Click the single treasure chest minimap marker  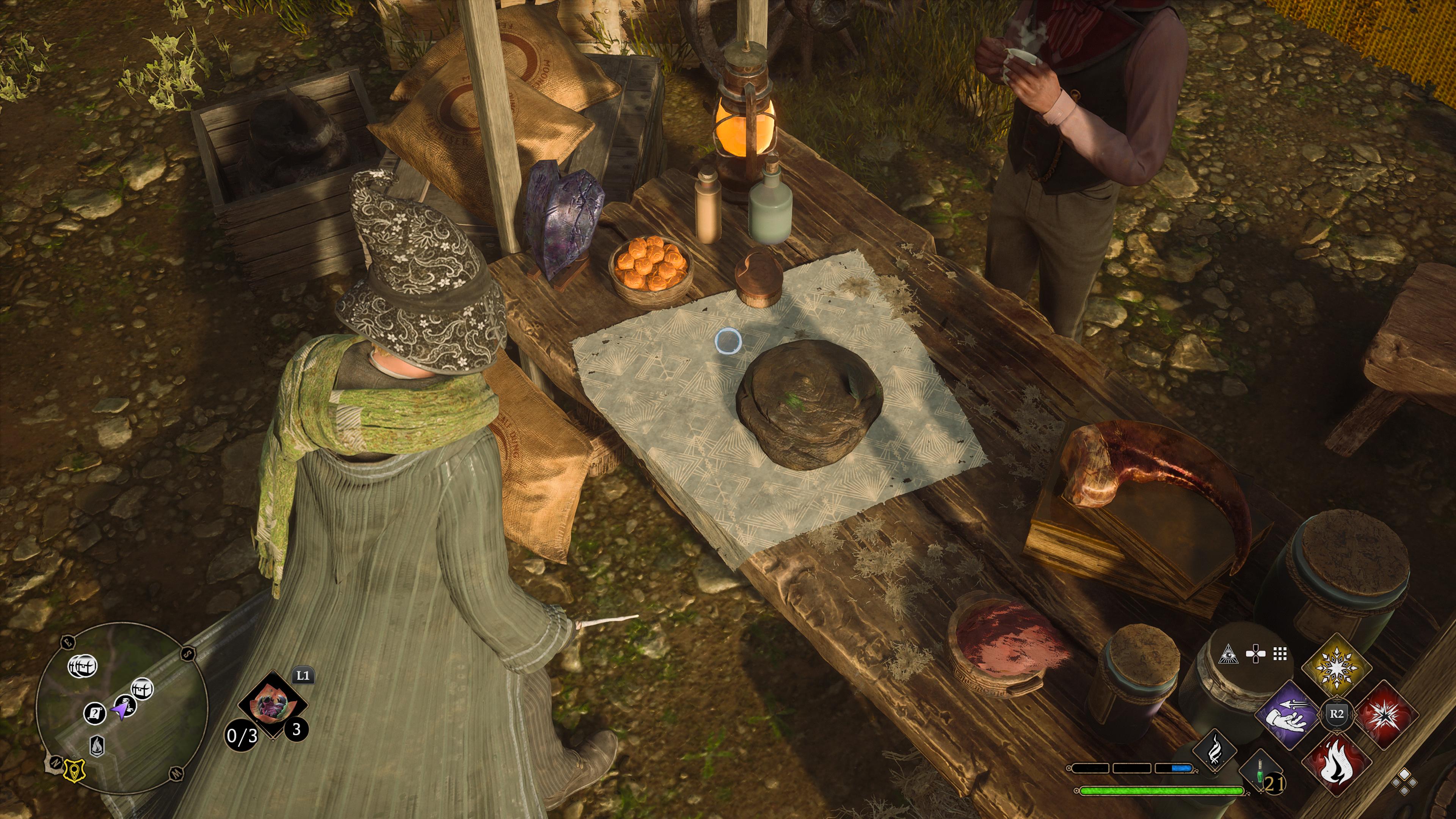click(x=142, y=689)
